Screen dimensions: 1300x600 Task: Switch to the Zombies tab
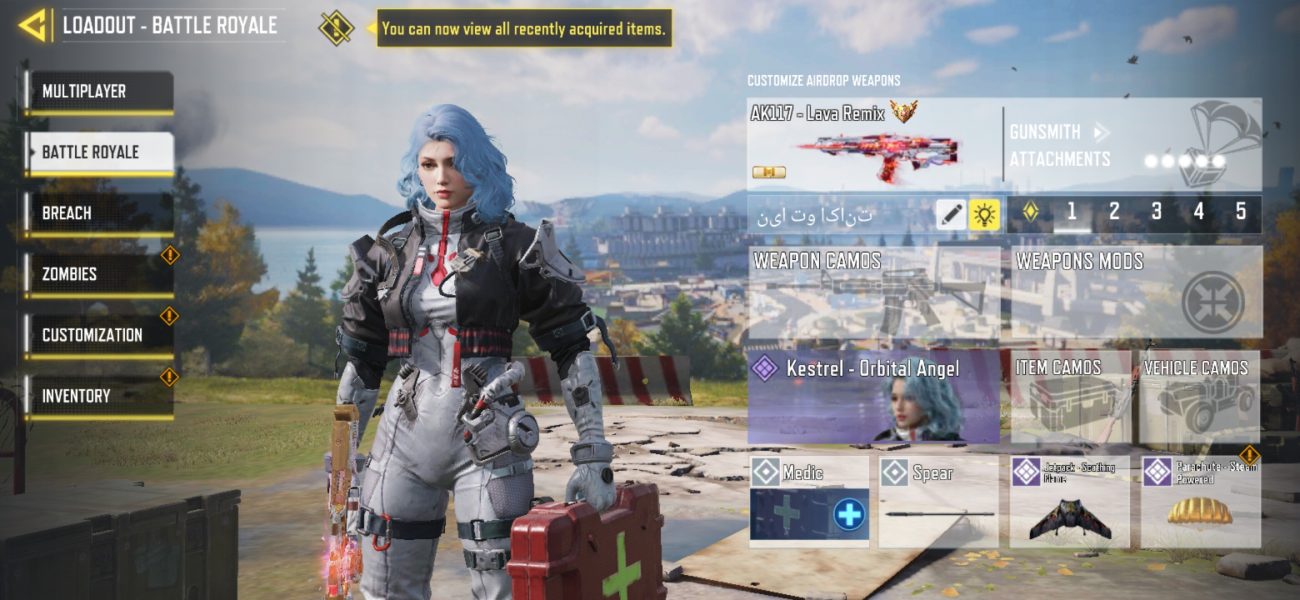point(98,275)
